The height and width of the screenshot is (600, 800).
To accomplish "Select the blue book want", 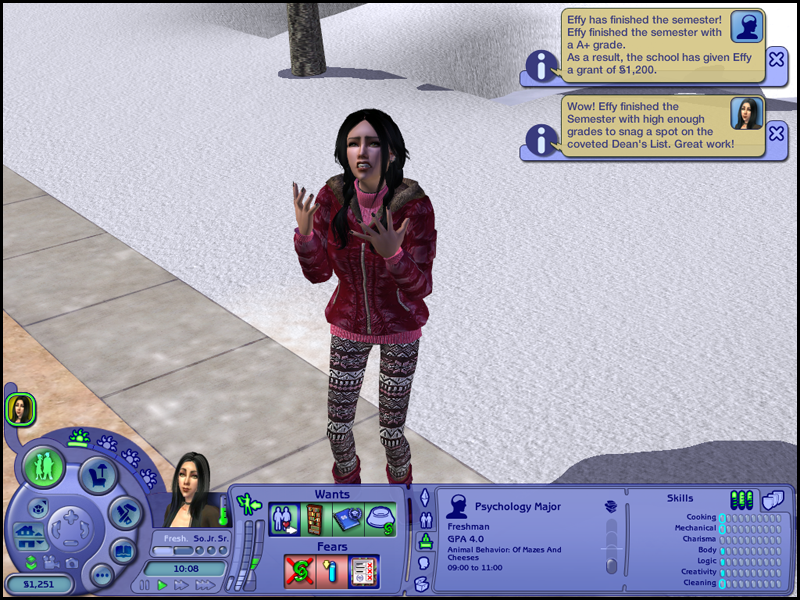I will pyautogui.click(x=348, y=520).
